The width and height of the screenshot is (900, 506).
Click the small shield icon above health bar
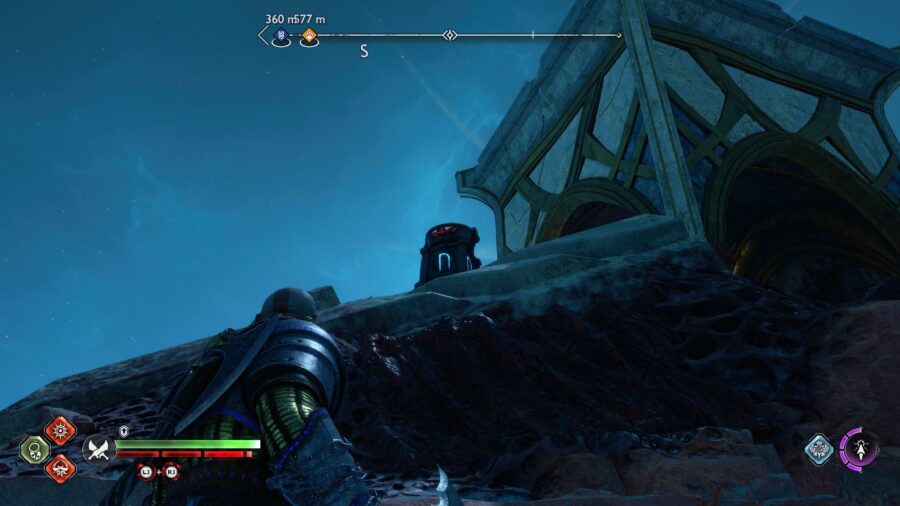click(x=124, y=431)
